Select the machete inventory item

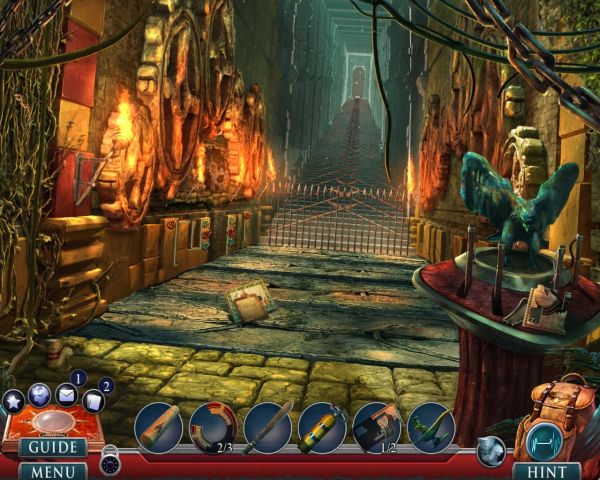point(267,426)
